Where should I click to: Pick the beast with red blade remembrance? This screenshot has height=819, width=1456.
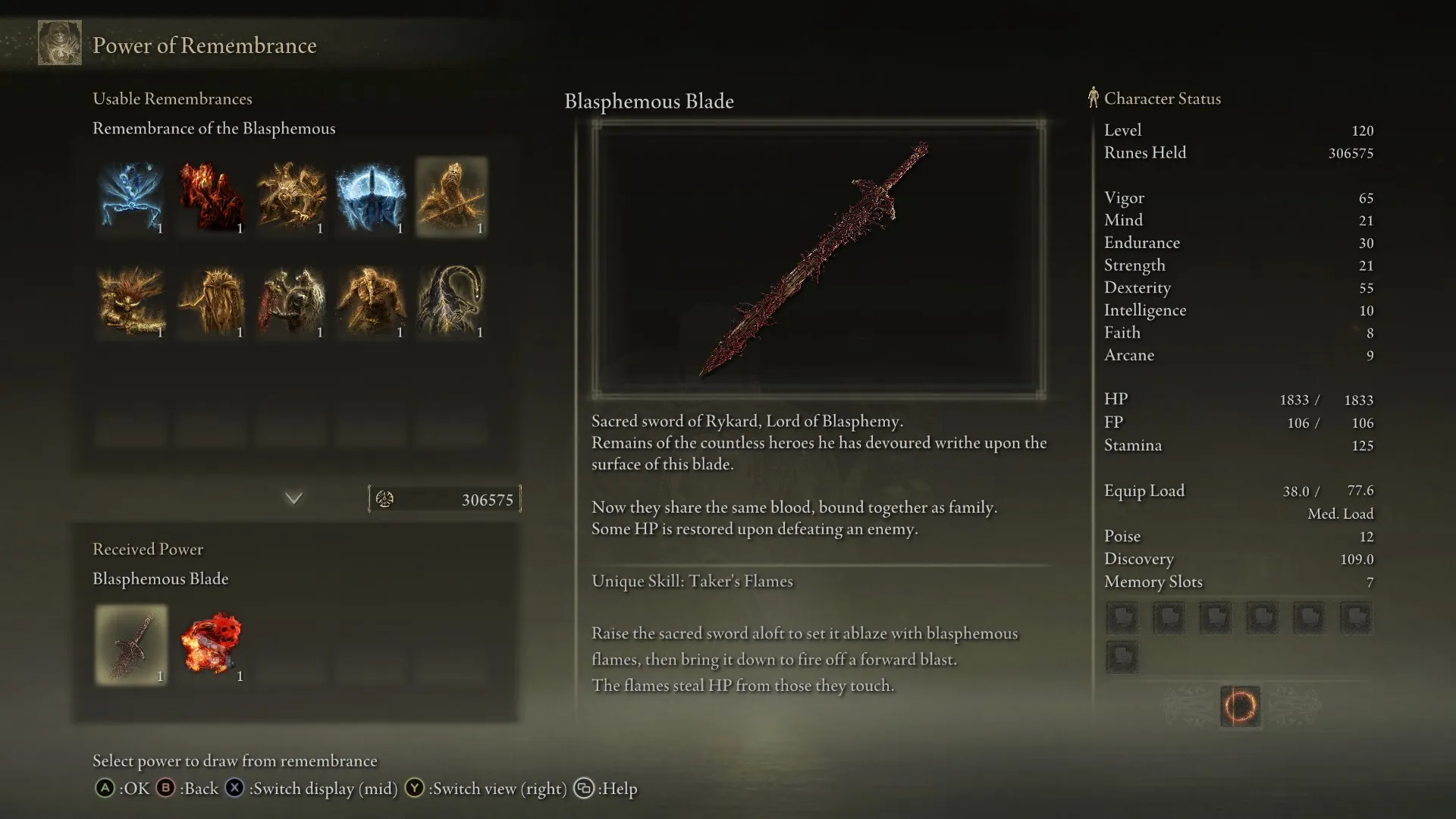[291, 301]
